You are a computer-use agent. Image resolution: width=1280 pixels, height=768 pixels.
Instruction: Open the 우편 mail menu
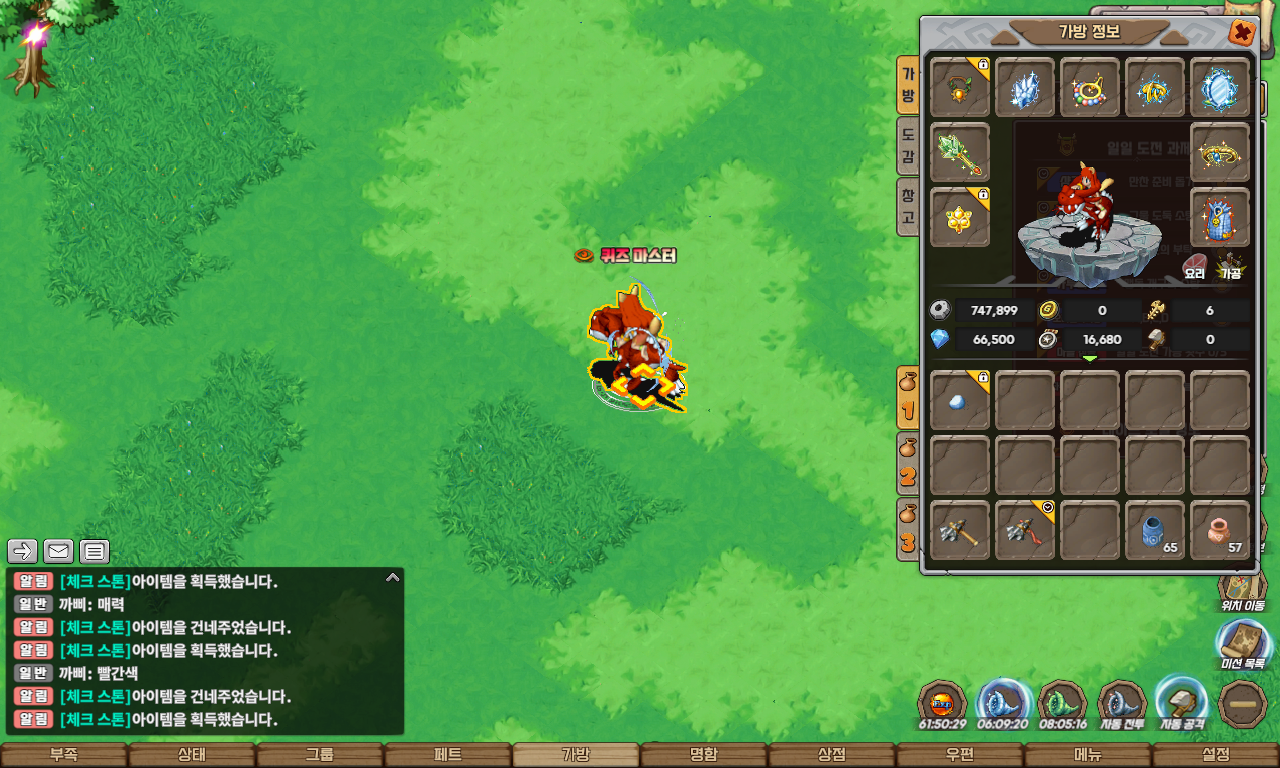(960, 755)
